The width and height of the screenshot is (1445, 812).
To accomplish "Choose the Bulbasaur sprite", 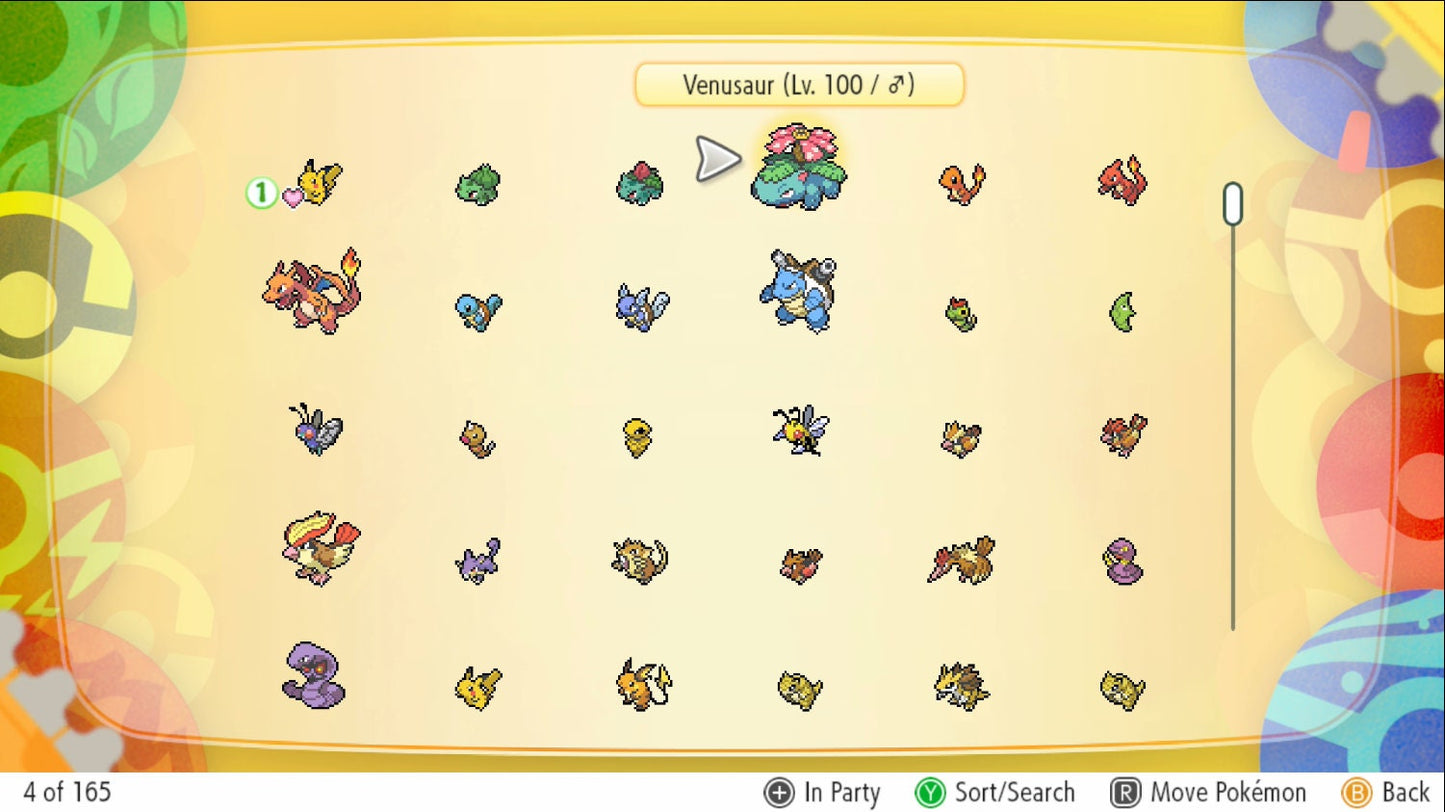I will point(478,186).
